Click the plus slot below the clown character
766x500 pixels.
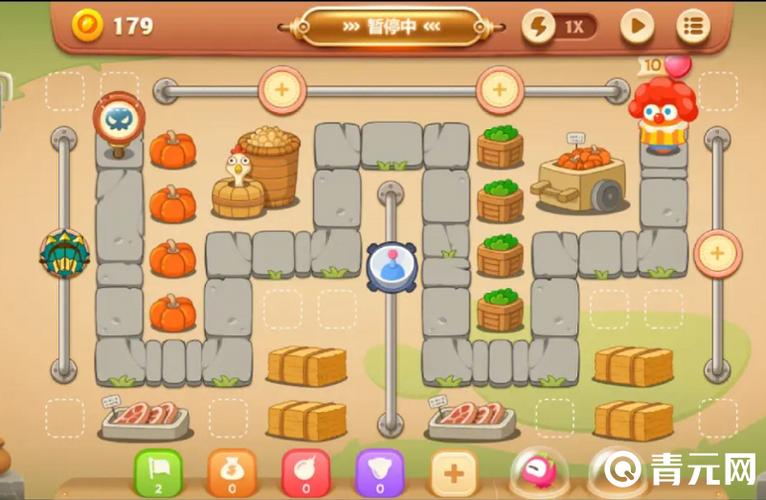717,253
